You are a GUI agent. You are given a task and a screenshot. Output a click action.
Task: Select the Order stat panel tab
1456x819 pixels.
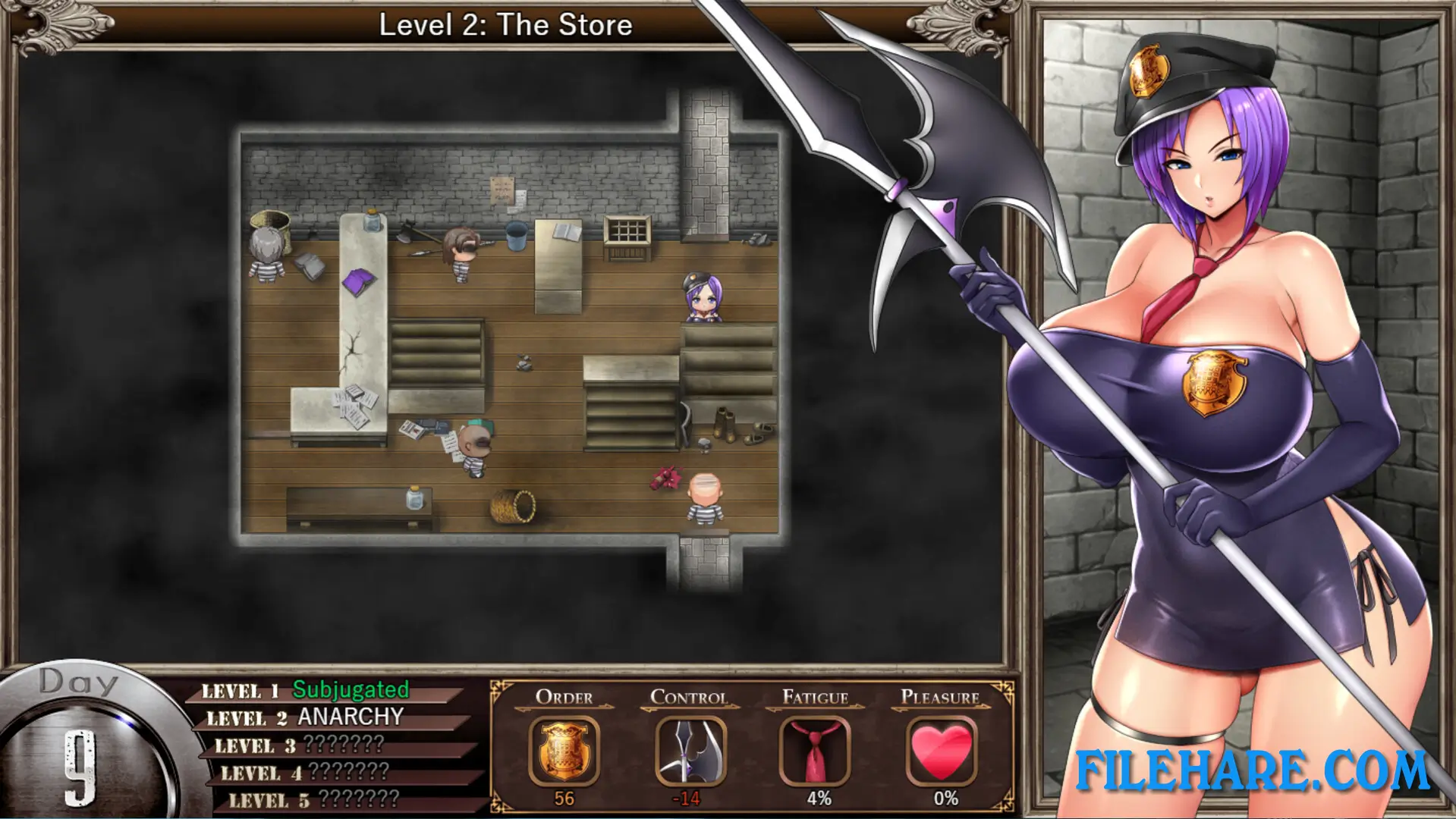(x=563, y=696)
